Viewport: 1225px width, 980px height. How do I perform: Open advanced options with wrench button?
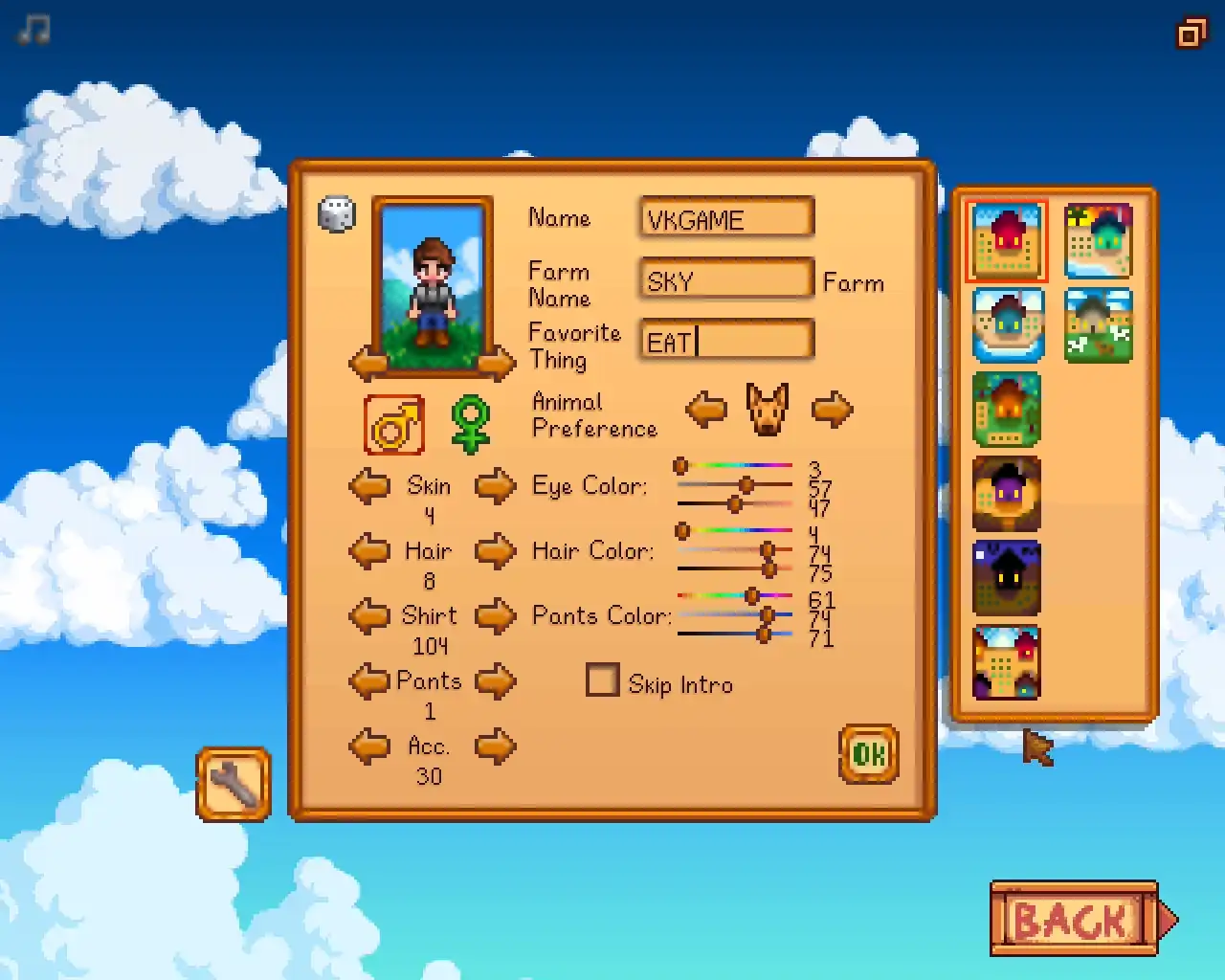point(234,785)
